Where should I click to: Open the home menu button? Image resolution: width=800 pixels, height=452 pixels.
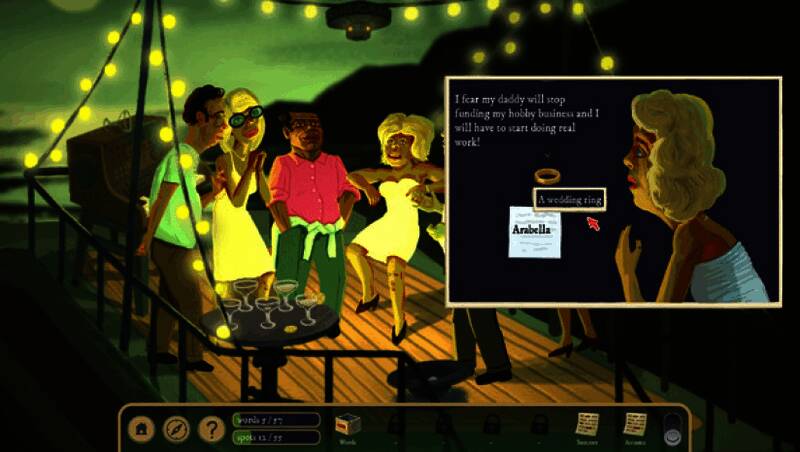[x=143, y=429]
